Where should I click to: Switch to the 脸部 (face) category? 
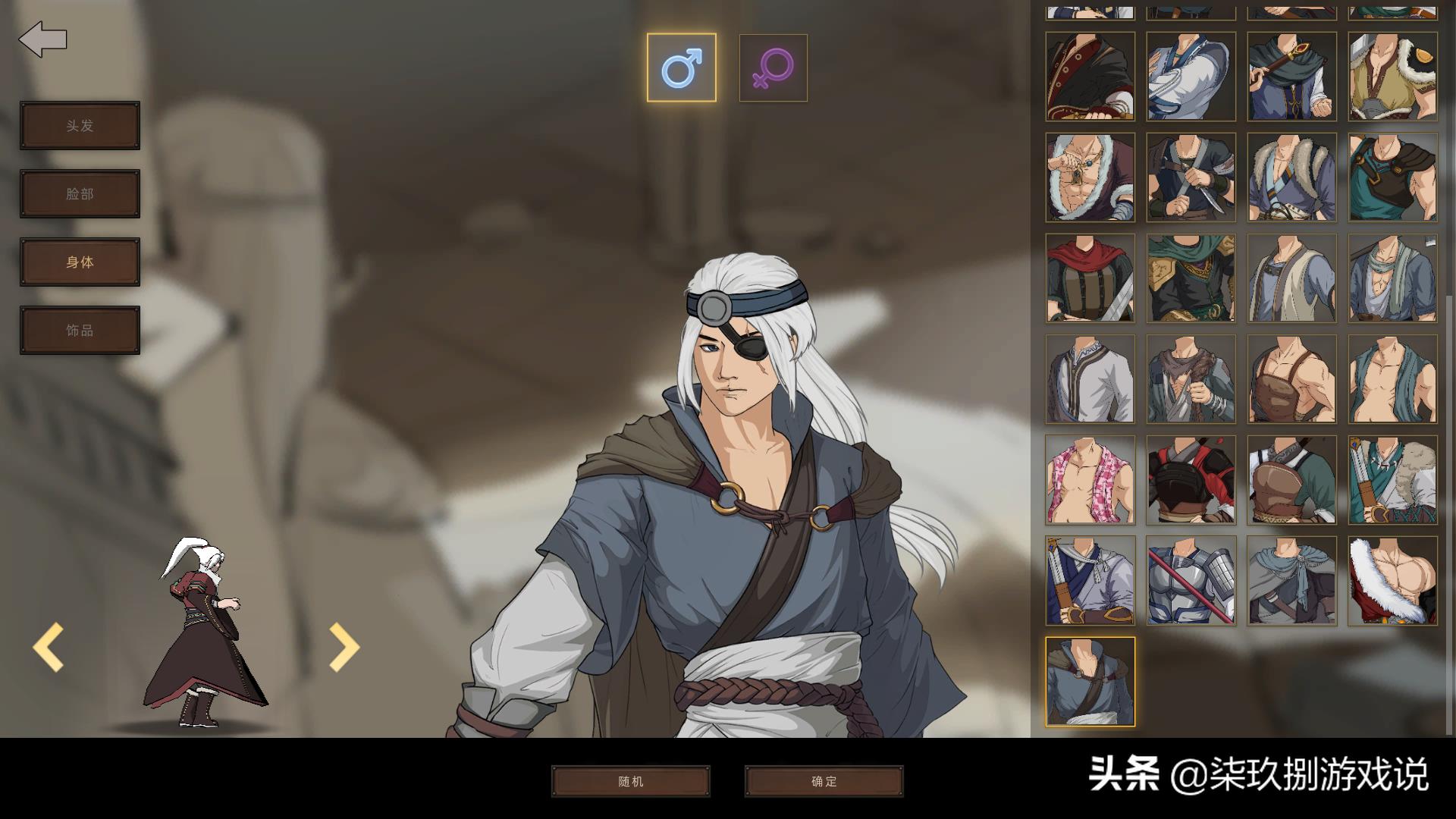[x=80, y=193]
